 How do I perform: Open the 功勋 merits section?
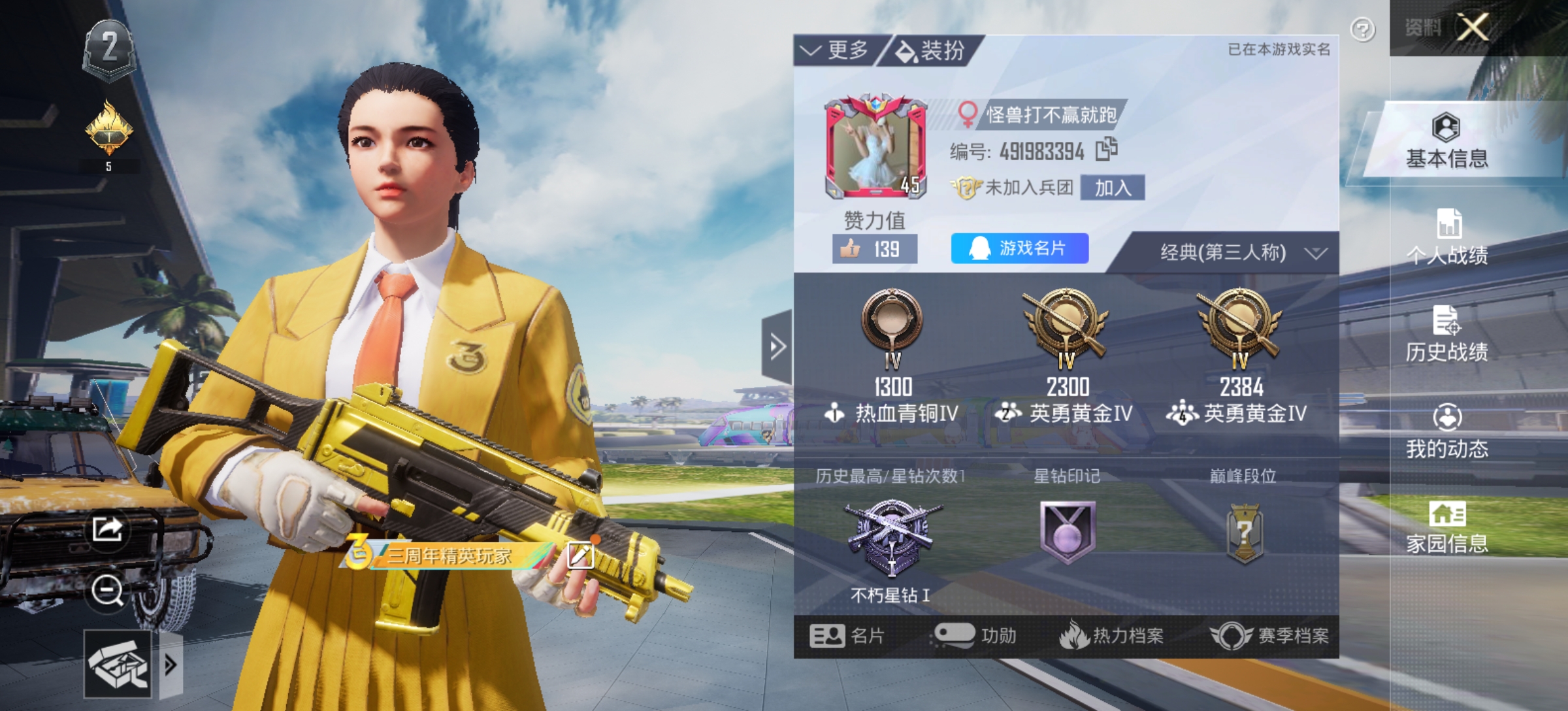click(975, 636)
